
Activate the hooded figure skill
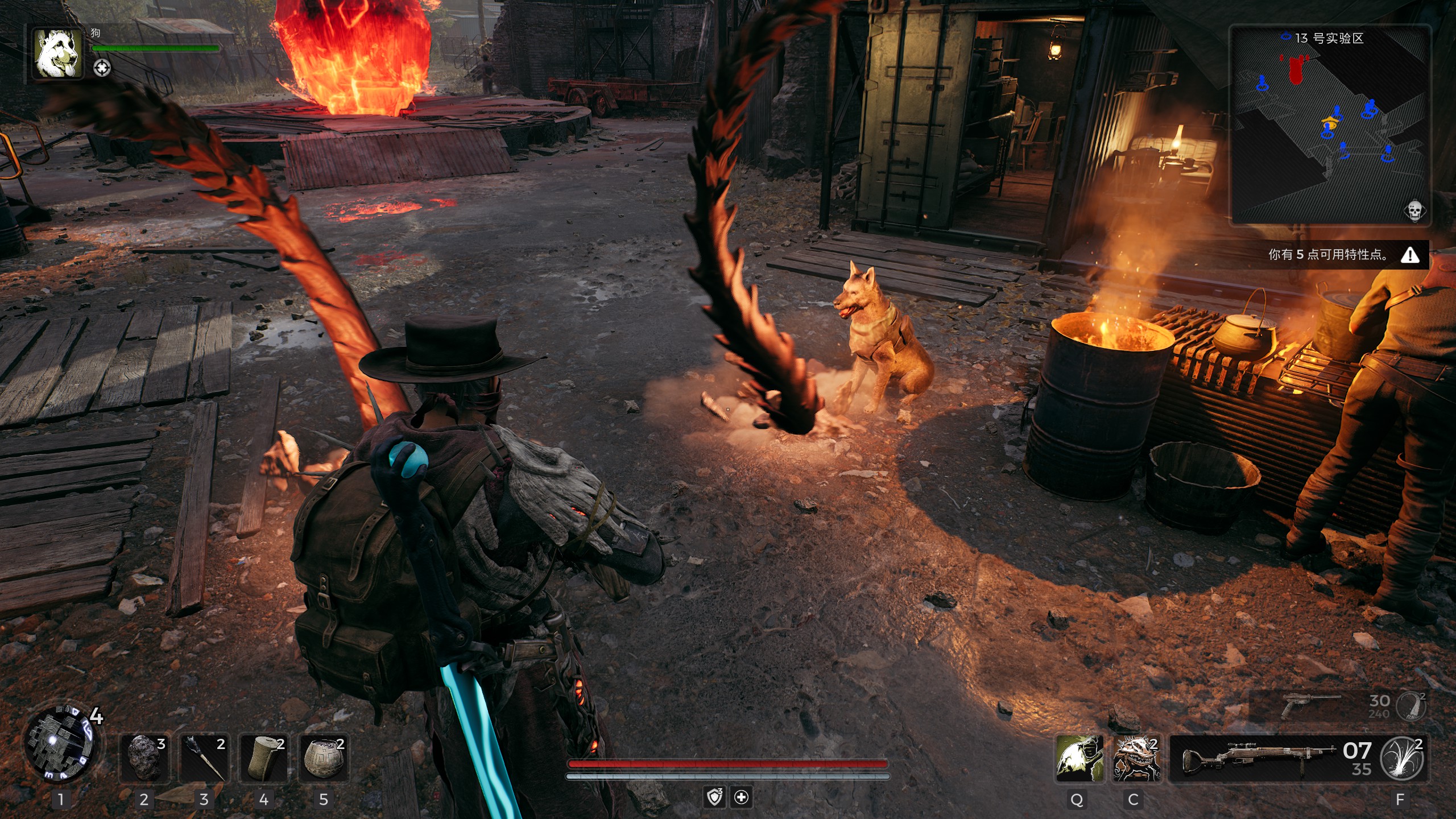tap(1079, 758)
